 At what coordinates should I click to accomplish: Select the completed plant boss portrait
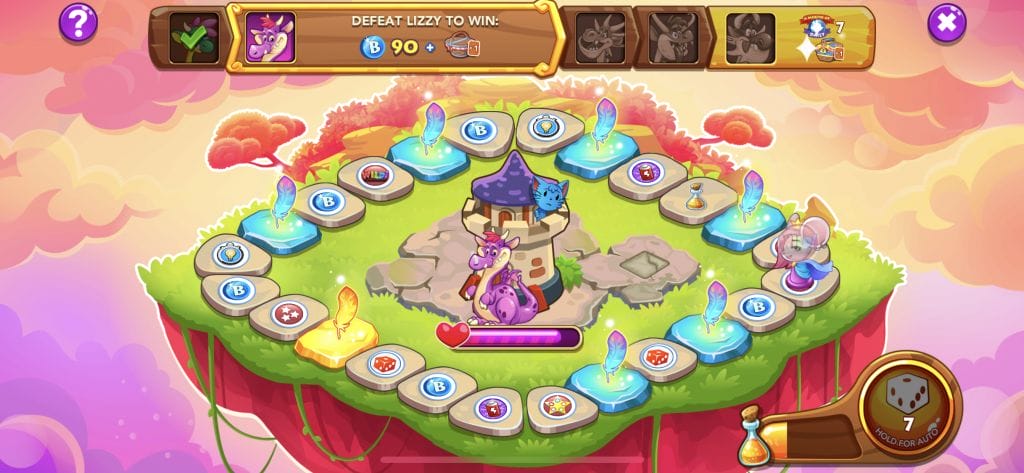click(193, 38)
